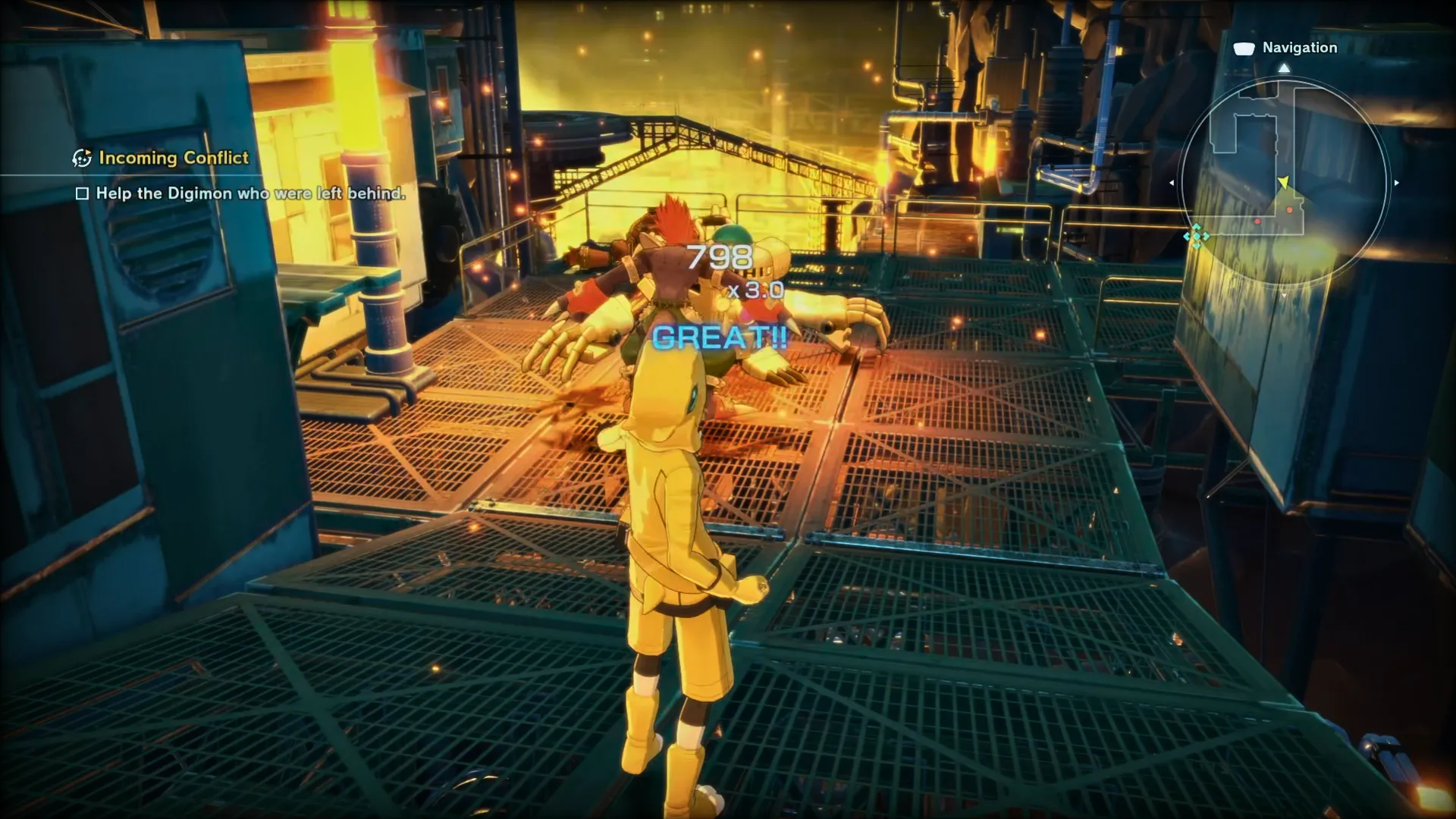
Task: Select the yellow player arrow on the minimap
Action: (x=1284, y=181)
